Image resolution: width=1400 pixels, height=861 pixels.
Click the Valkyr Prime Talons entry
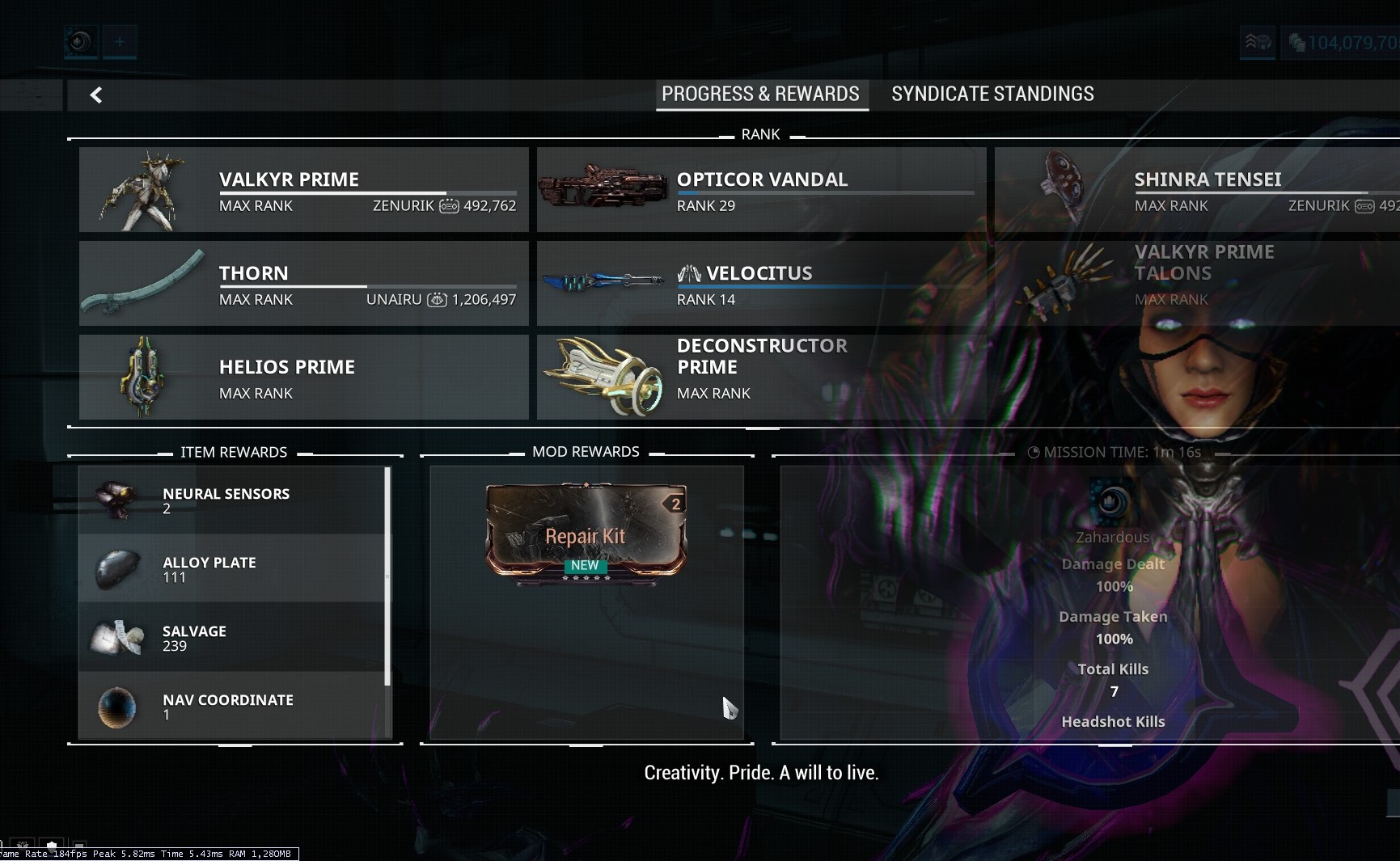(1197, 276)
